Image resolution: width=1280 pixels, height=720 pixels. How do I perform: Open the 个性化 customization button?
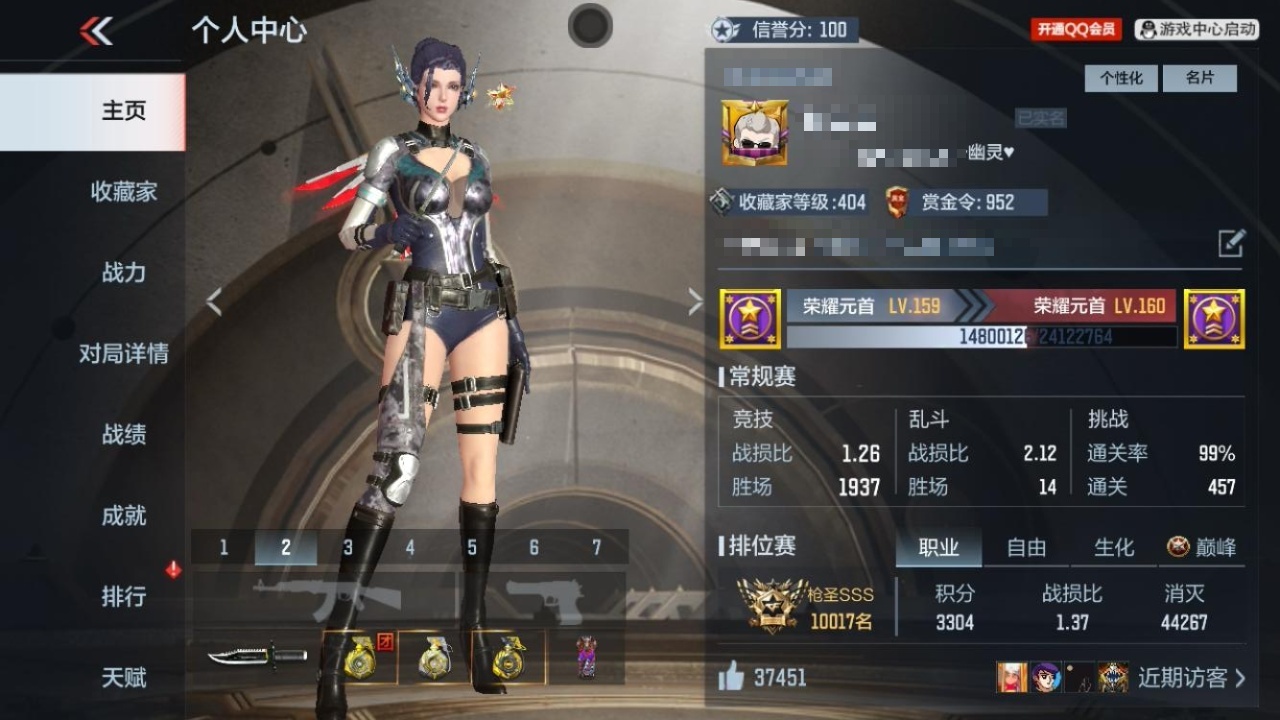click(1121, 78)
